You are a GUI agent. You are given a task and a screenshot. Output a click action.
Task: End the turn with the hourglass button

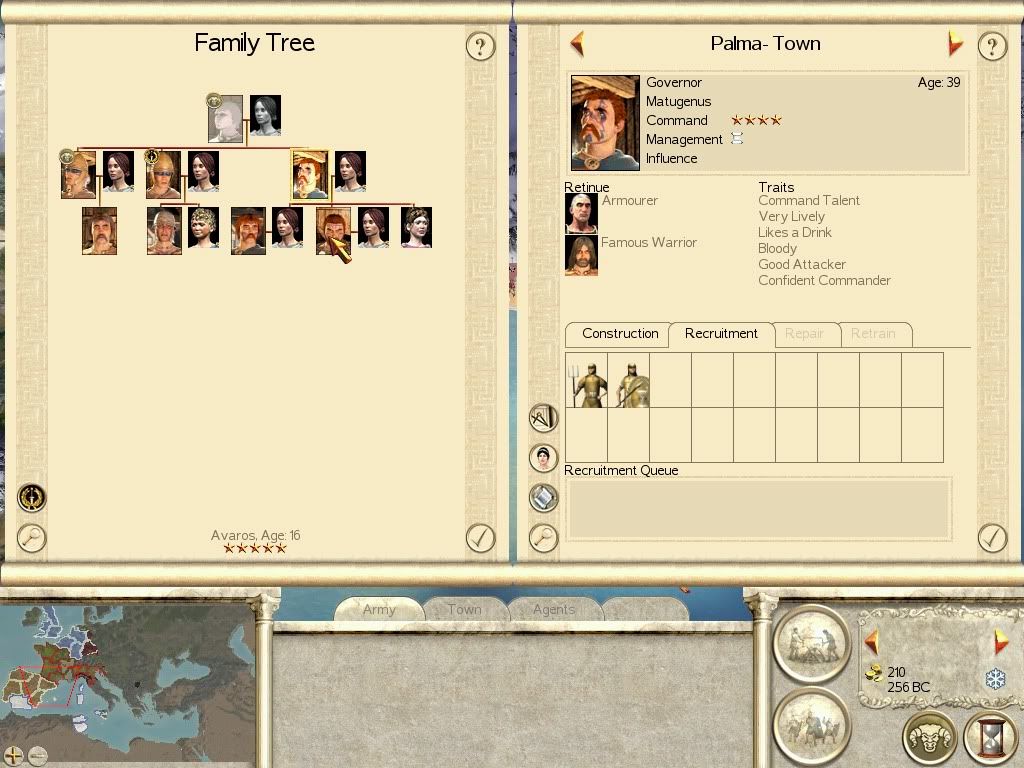(x=990, y=739)
